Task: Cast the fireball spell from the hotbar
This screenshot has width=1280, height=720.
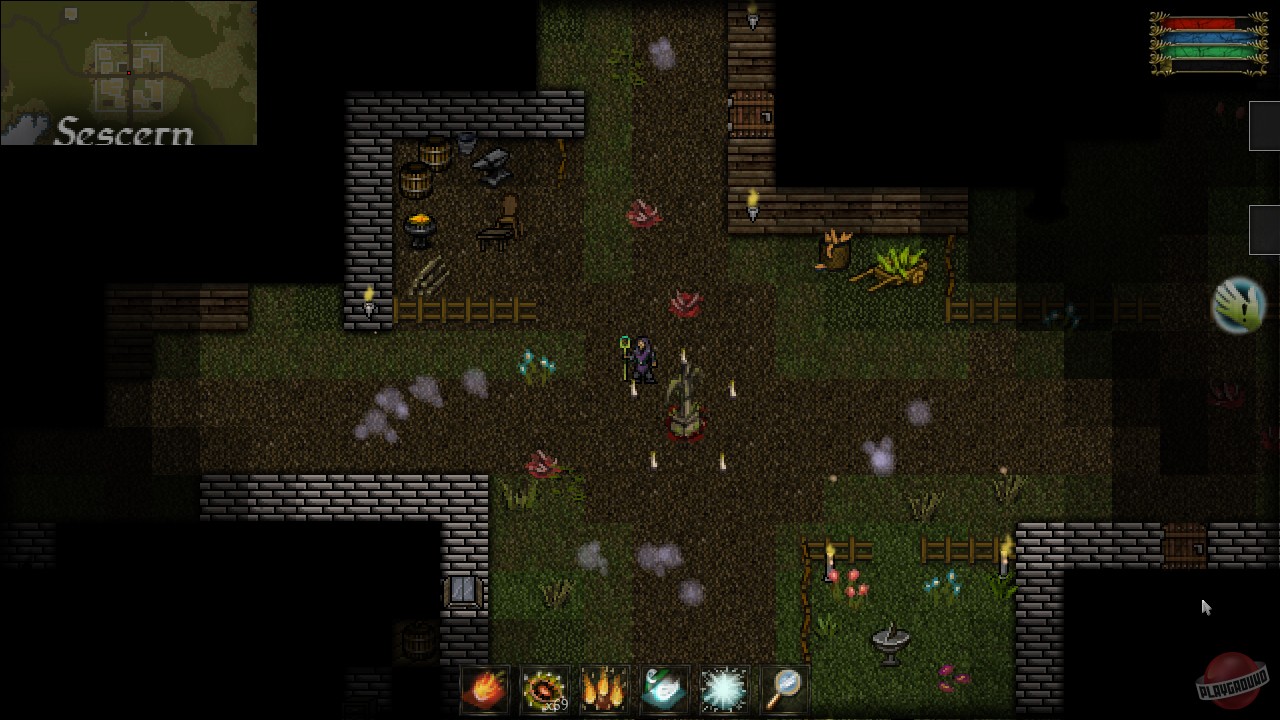Action: coord(485,689)
